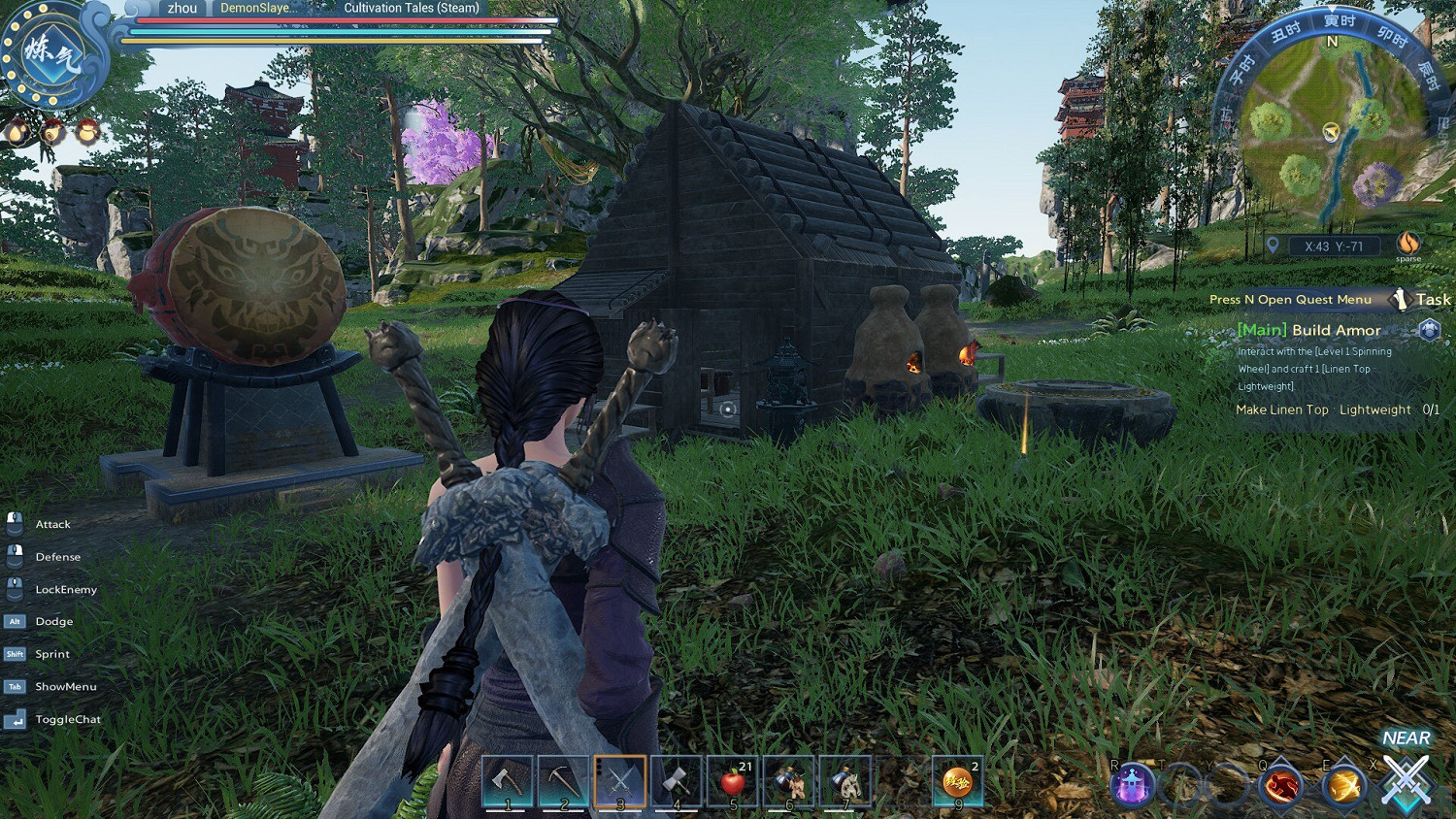Click the player name tag zhou
The image size is (1456, 819).
(182, 9)
